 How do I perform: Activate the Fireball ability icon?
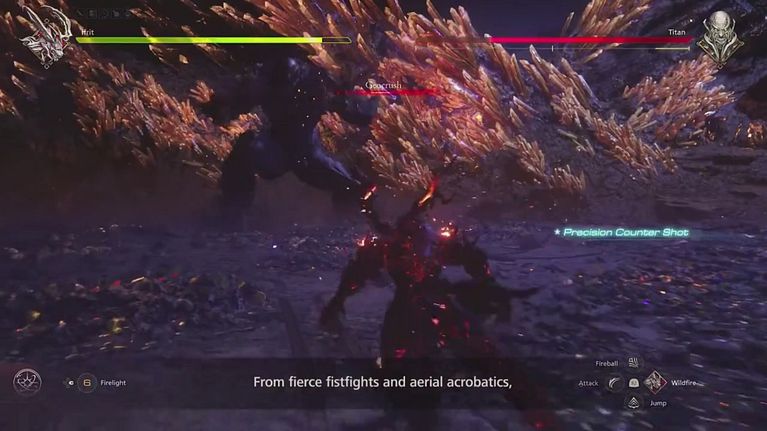633,363
